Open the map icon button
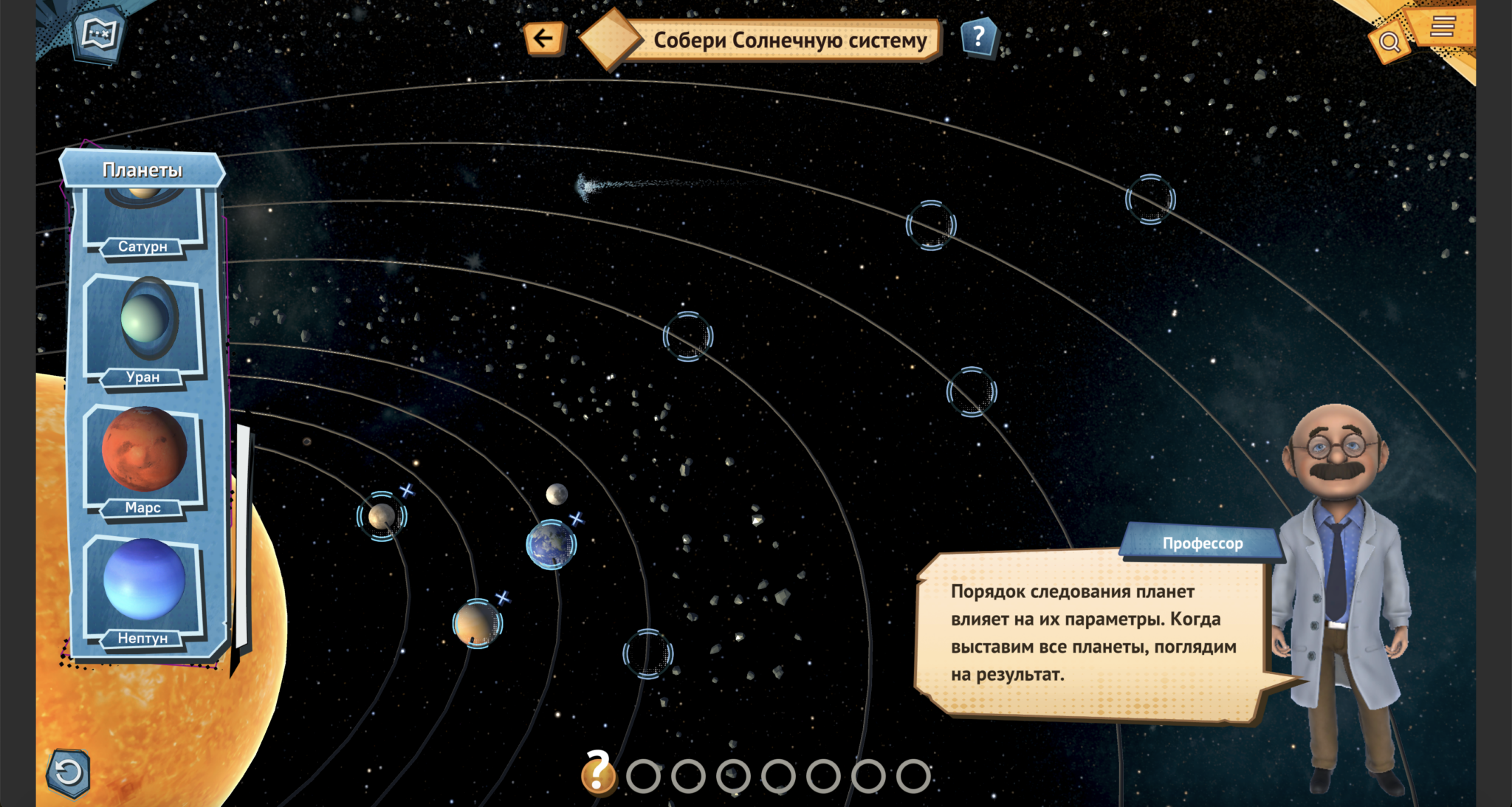This screenshot has width=1512, height=807. point(99,33)
